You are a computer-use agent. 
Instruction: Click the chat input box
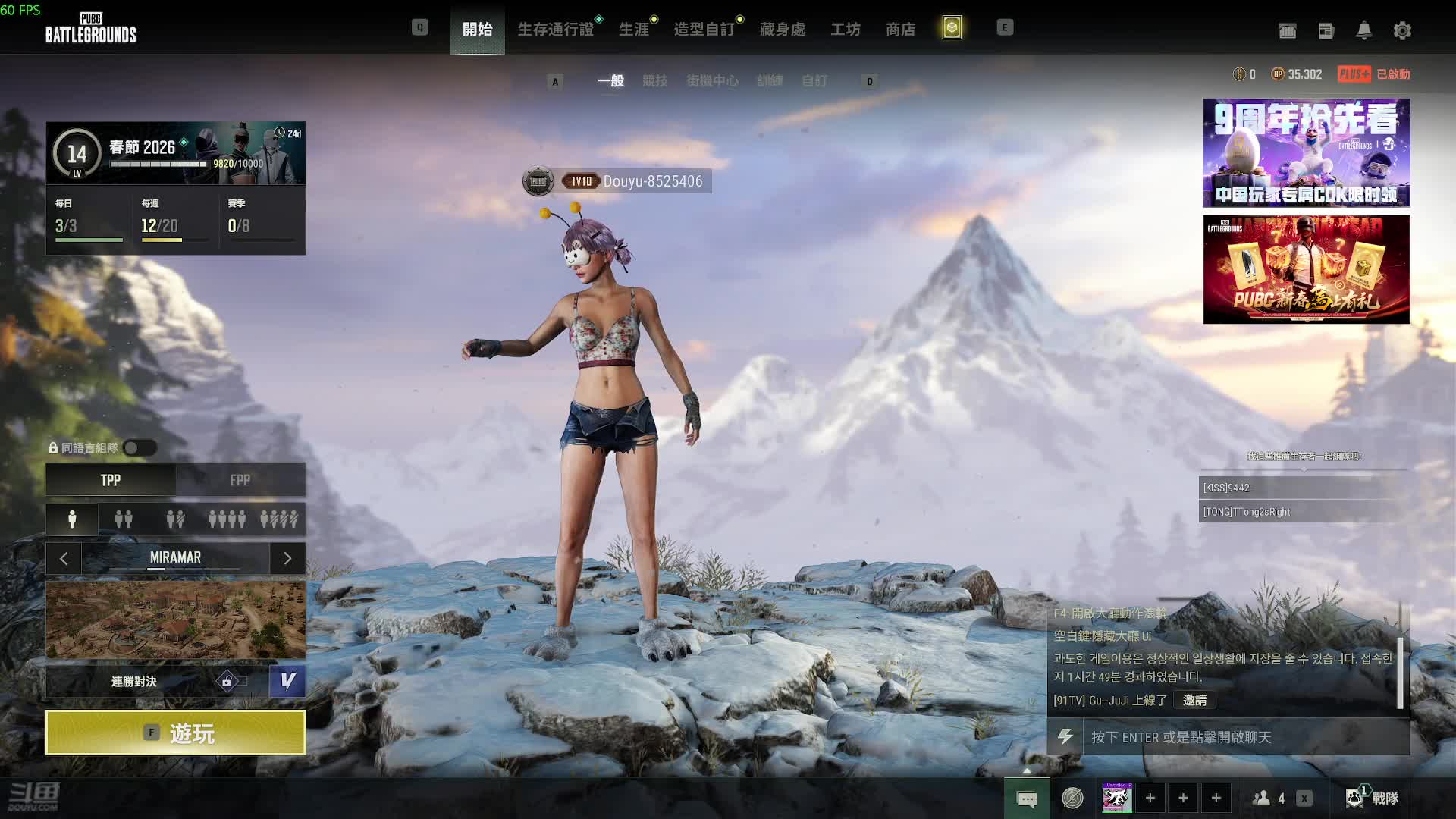pos(1244,737)
